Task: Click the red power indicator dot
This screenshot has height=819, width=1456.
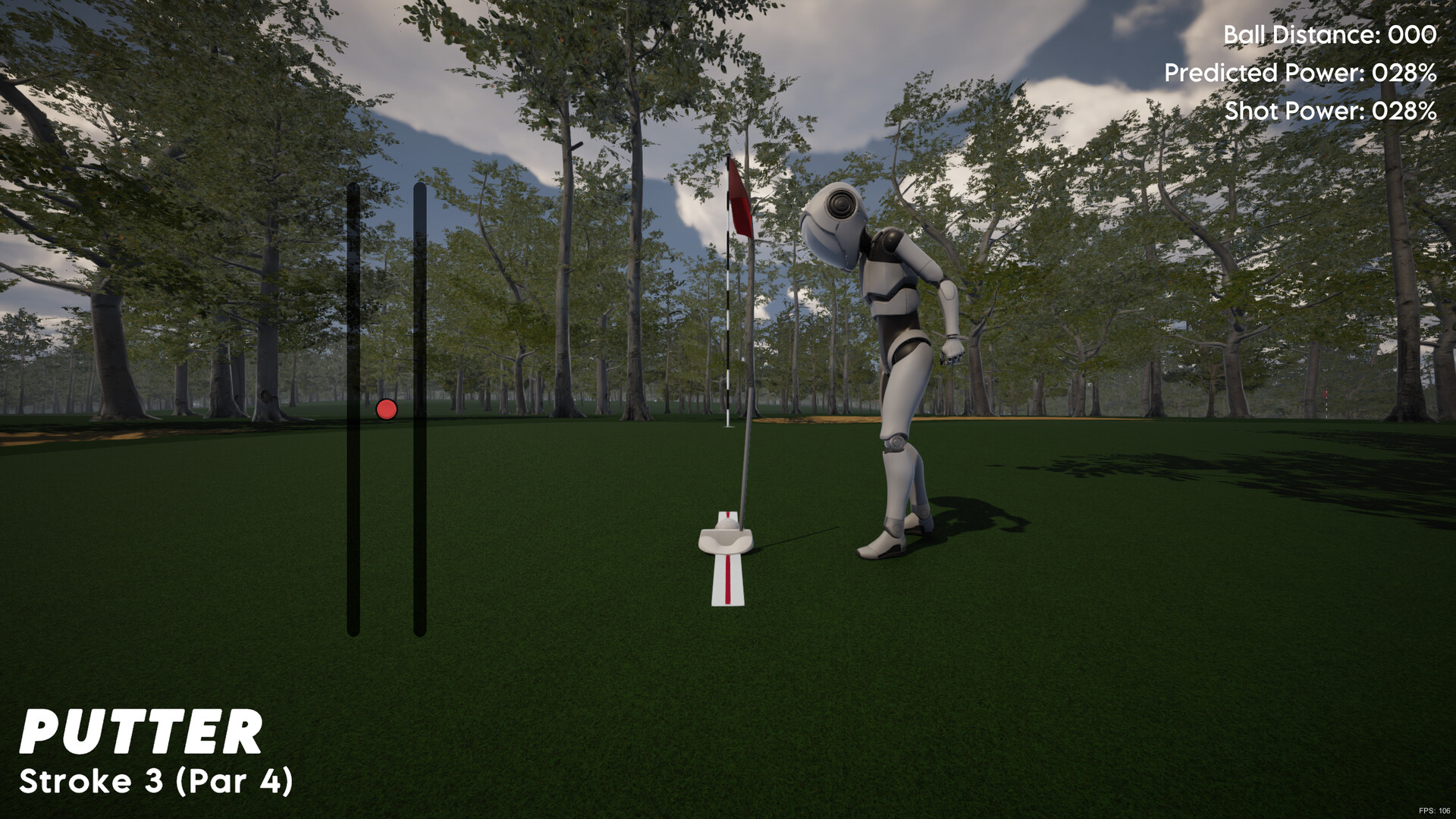Action: pos(388,409)
